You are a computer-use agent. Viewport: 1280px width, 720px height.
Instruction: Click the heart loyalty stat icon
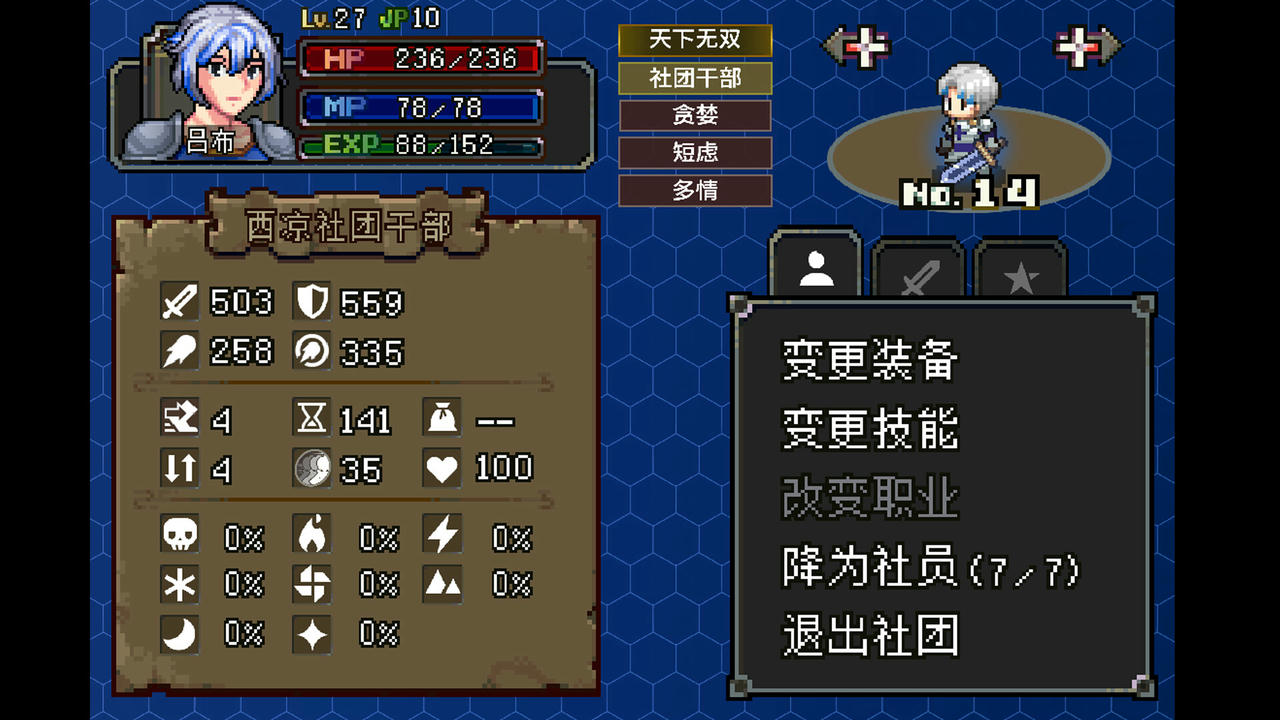(x=441, y=468)
